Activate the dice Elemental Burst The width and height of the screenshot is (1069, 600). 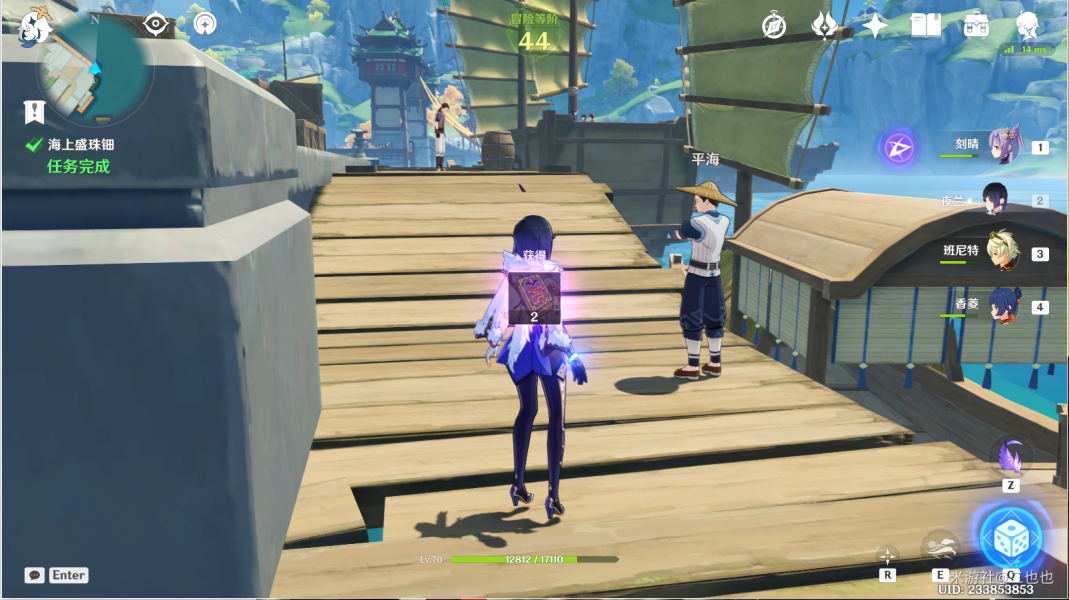pyautogui.click(x=1010, y=537)
